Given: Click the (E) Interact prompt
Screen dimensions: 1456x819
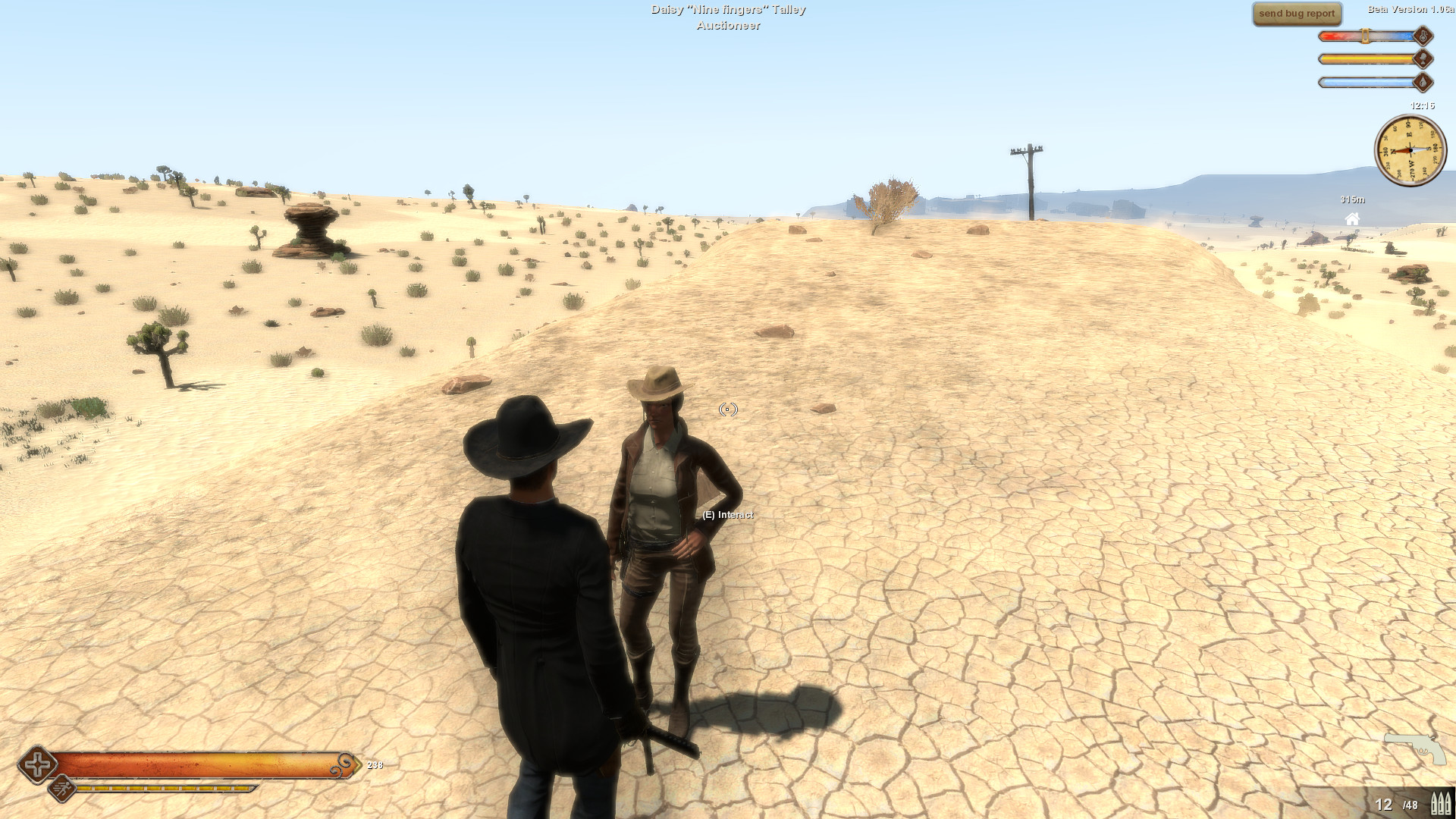Looking at the screenshot, I should click(726, 514).
